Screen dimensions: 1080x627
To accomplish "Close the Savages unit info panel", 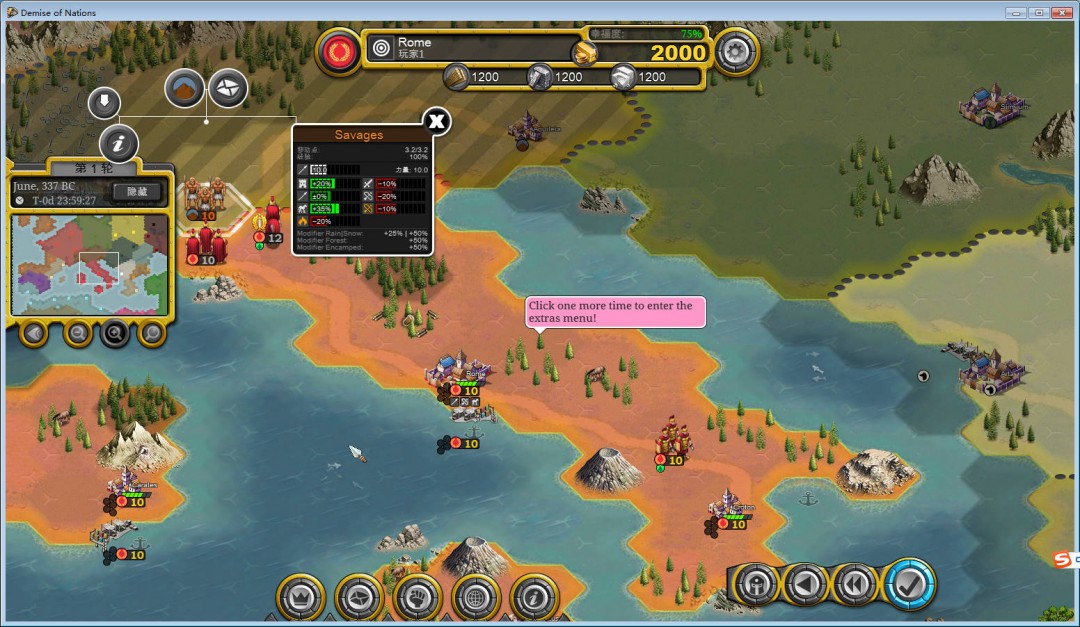I will [x=437, y=122].
